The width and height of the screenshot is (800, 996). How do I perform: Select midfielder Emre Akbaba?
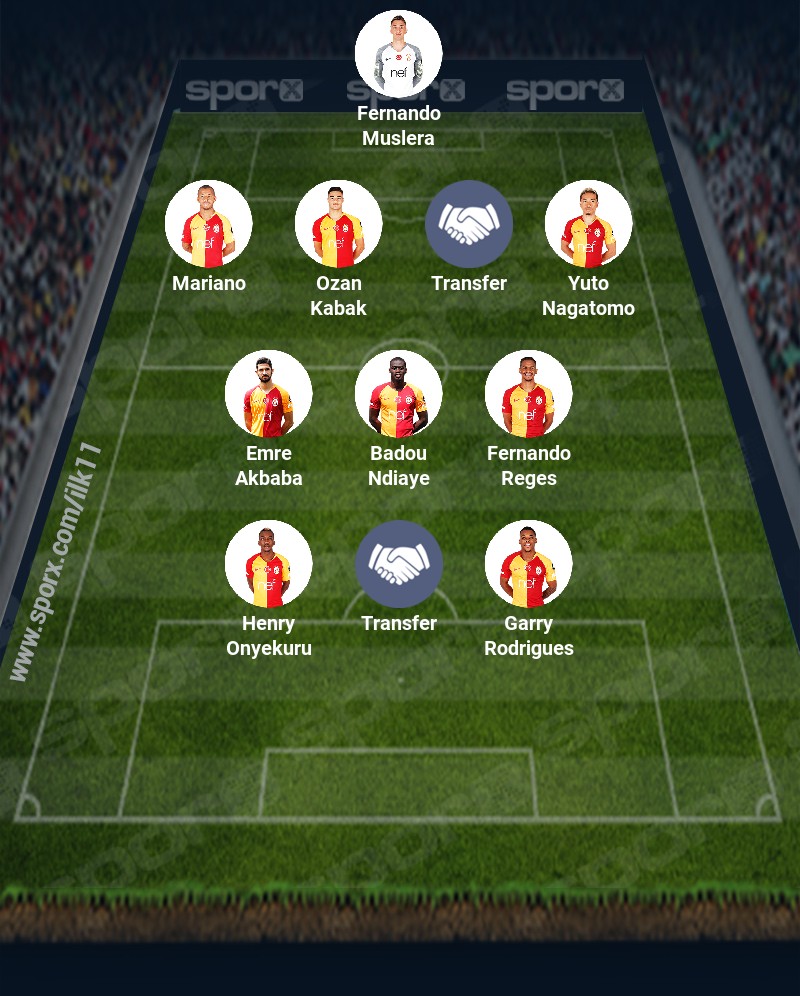[x=268, y=394]
